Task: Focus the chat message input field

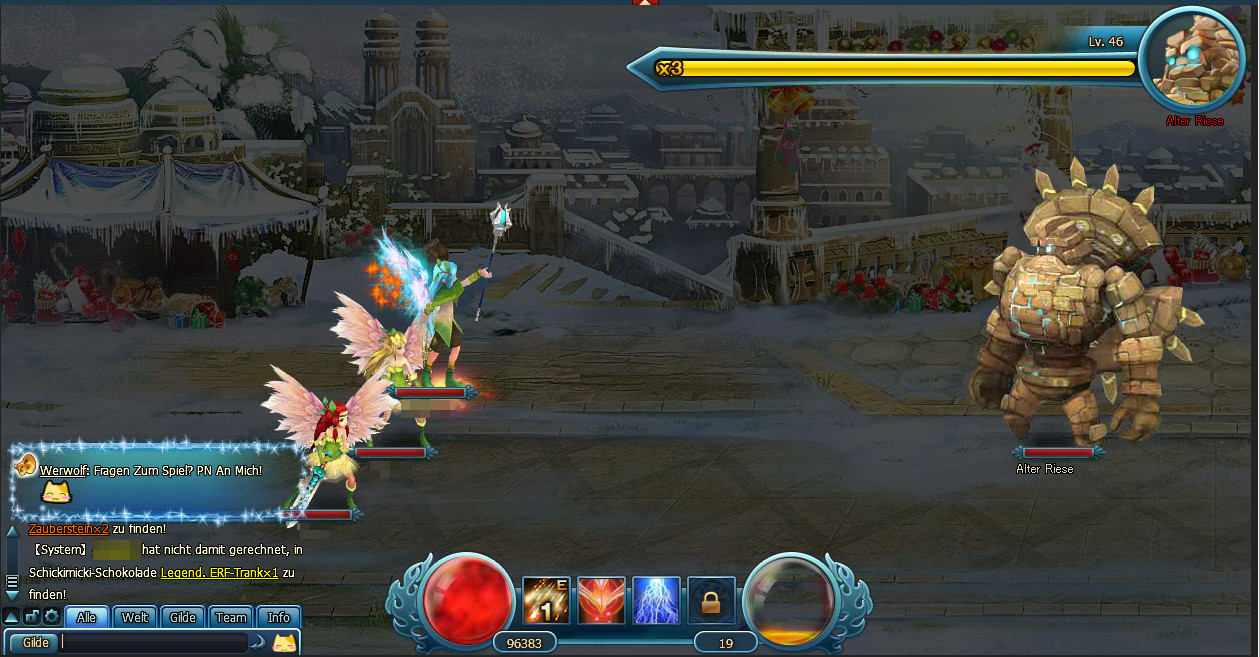Action: [150, 642]
